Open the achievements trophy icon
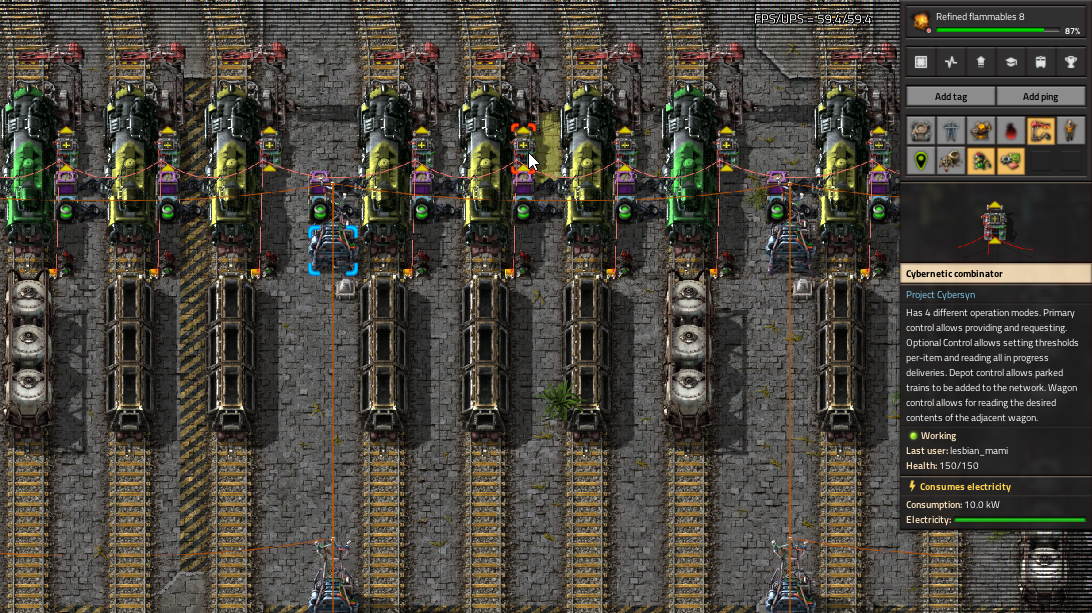The width and height of the screenshot is (1092, 613). [1071, 62]
